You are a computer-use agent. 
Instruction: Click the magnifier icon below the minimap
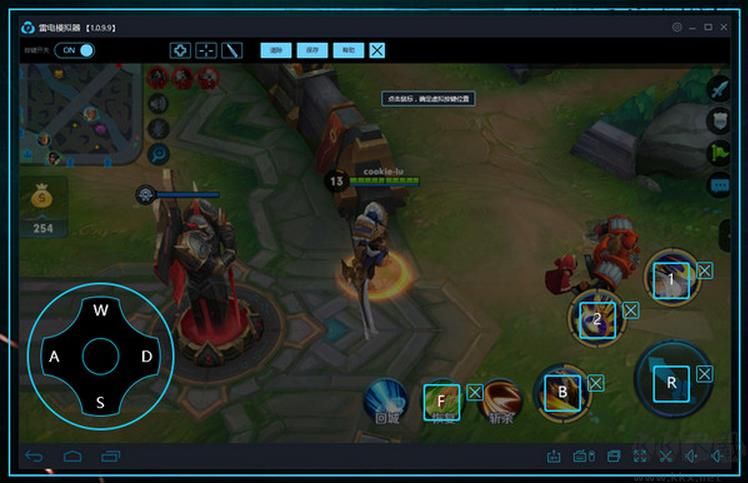pyautogui.click(x=158, y=153)
